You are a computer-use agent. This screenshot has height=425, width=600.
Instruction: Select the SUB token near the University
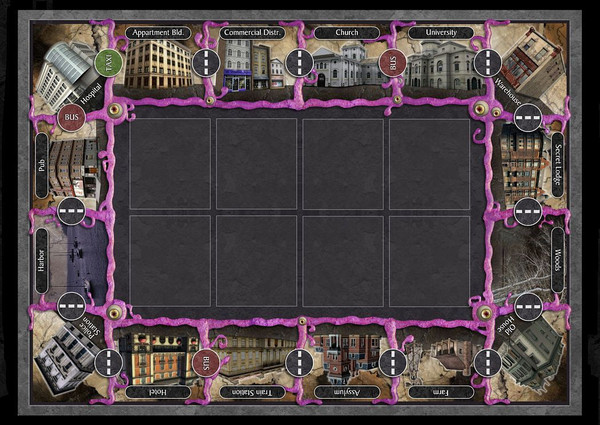(x=392, y=63)
